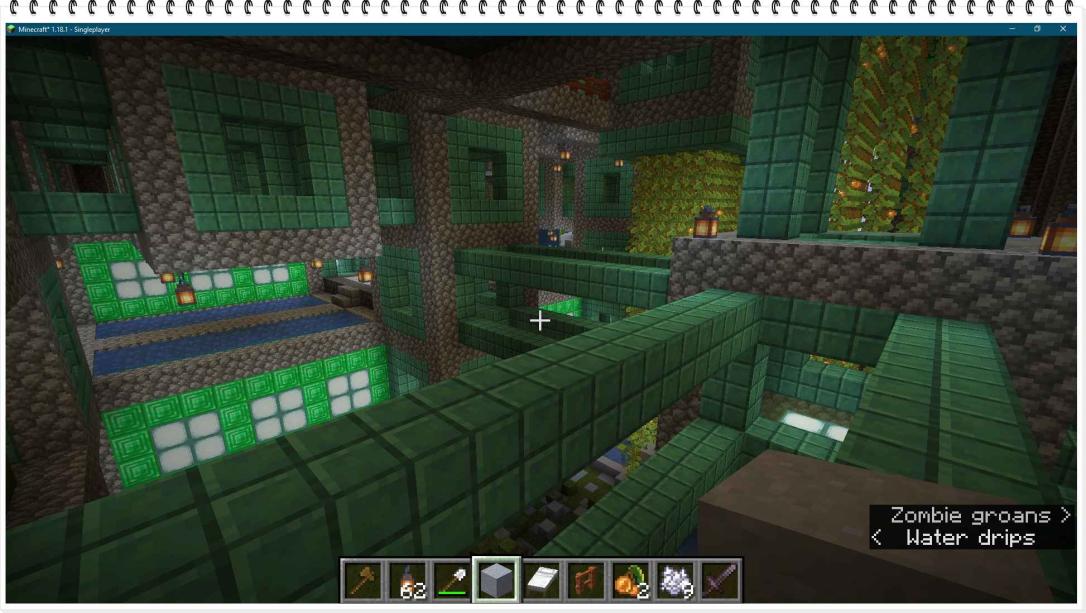1086x613 pixels.
Task: Select the wooden fence gate slot
Action: 586,580
